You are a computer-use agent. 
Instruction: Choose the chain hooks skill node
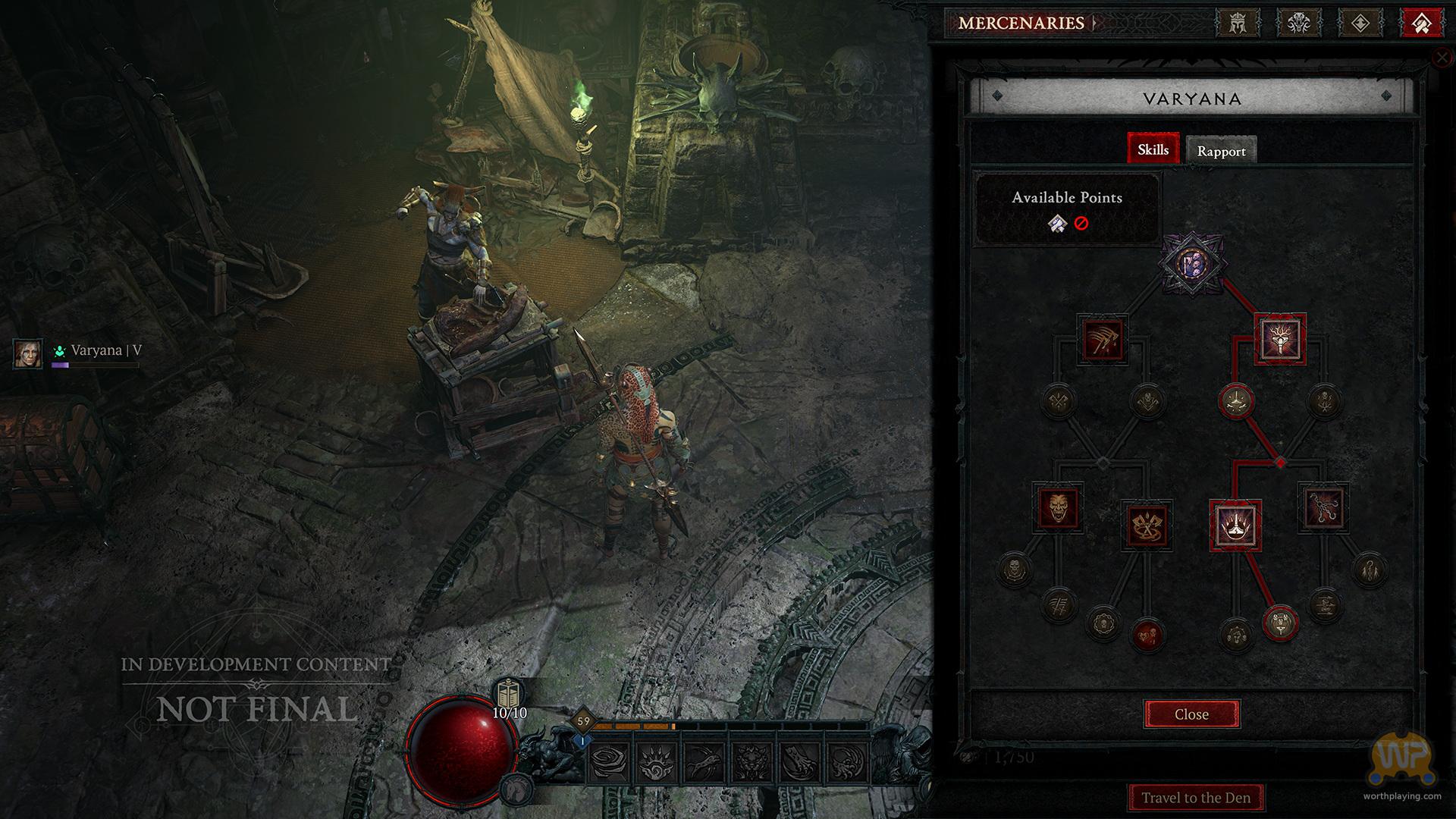1324,507
